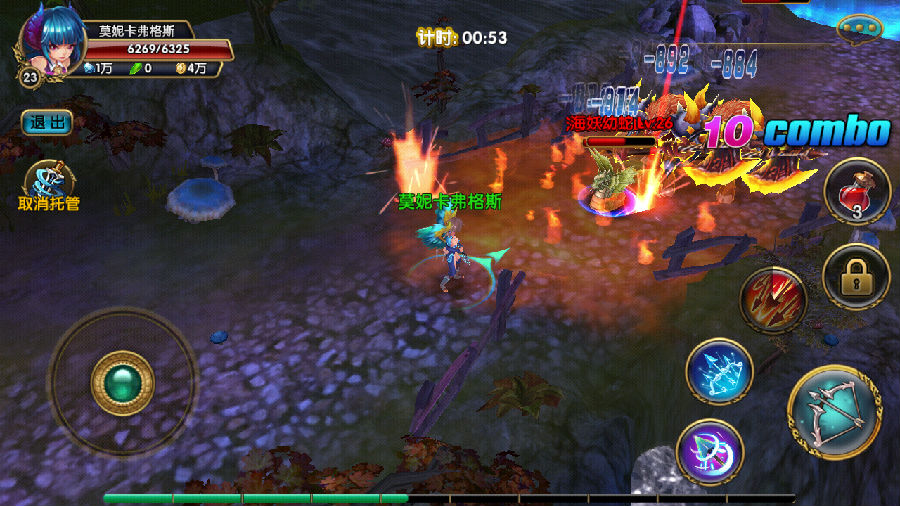Tap the green virtual joystick knob
The height and width of the screenshot is (506, 900).
tap(122, 382)
